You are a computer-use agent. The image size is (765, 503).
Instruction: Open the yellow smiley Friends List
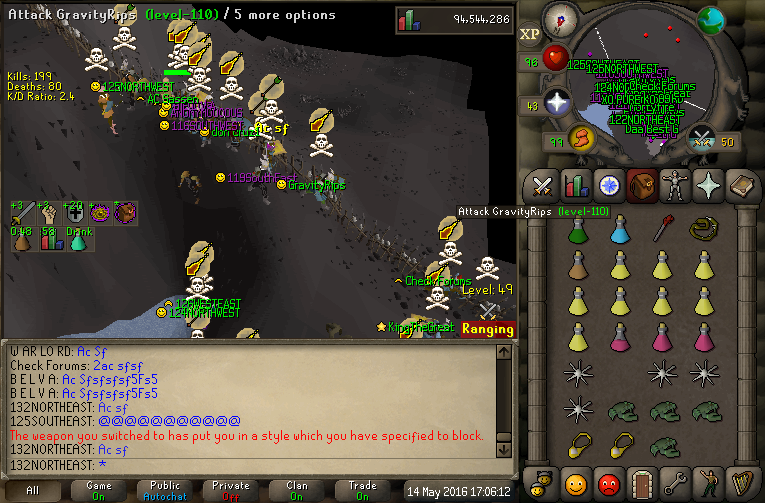(x=575, y=482)
